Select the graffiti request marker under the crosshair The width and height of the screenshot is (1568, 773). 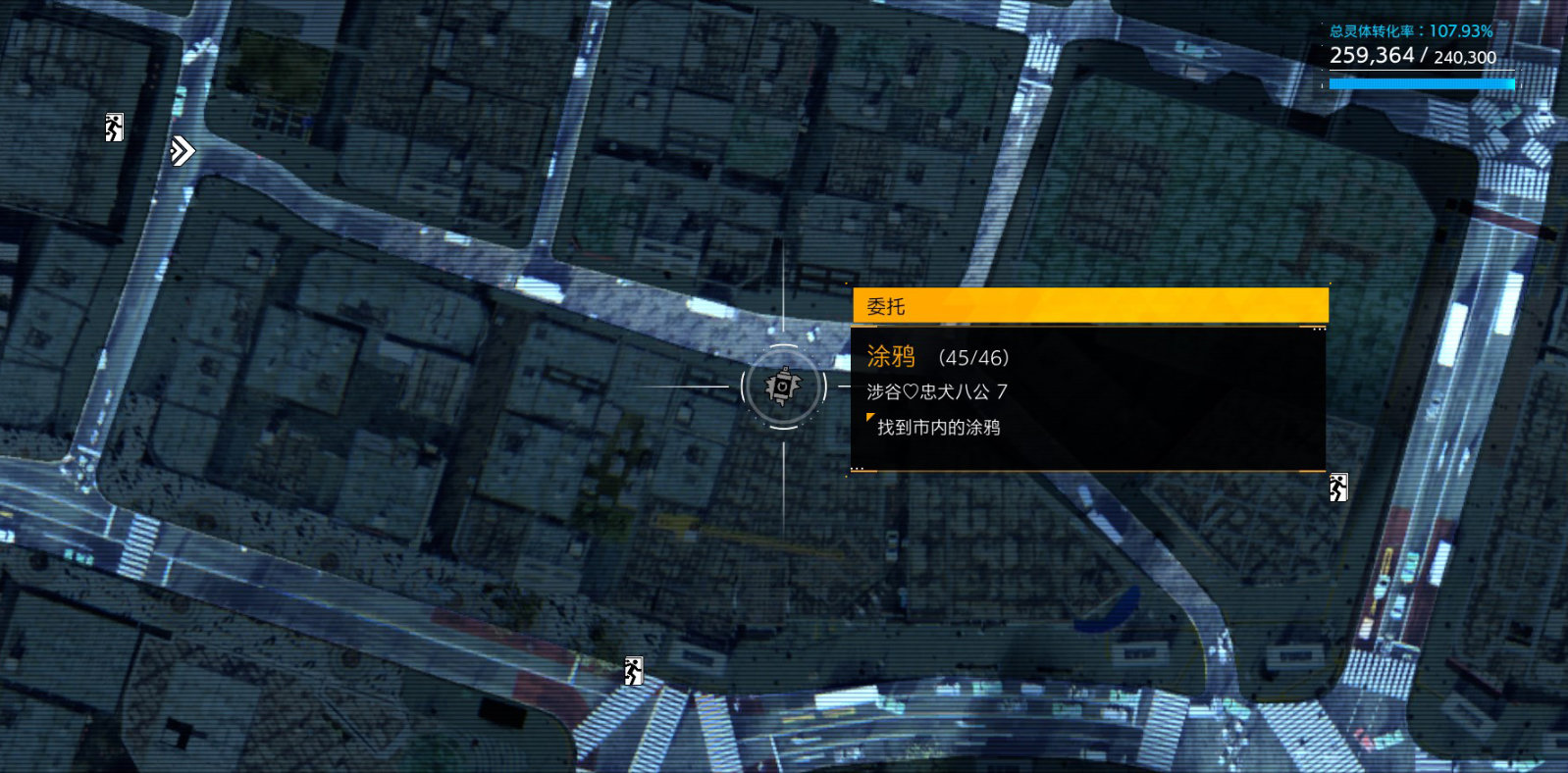pyautogui.click(x=783, y=386)
